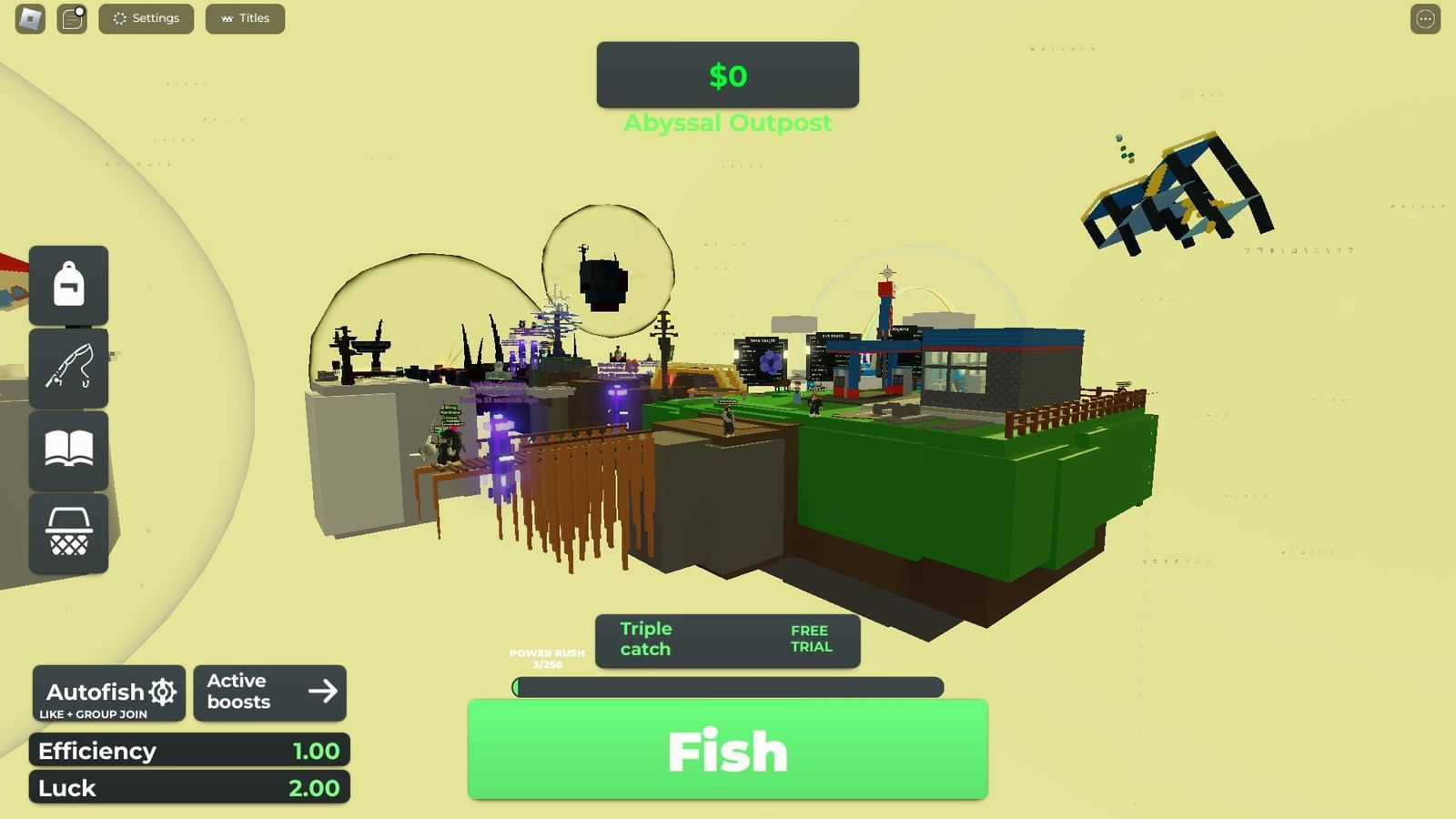This screenshot has height=819, width=1456.
Task: Click the Abyssal Outpost location label
Action: pos(727,123)
